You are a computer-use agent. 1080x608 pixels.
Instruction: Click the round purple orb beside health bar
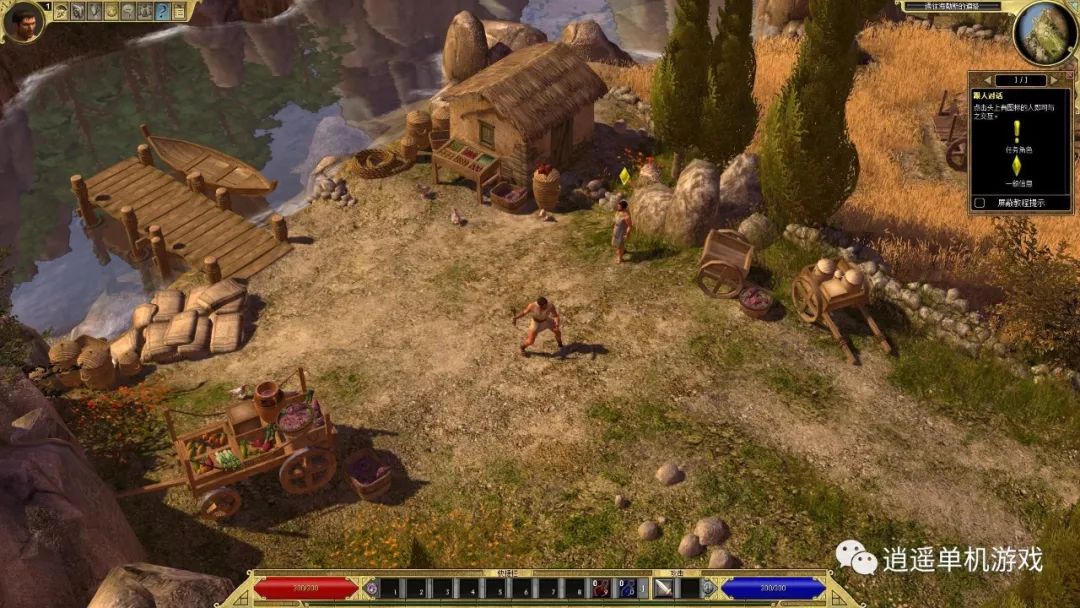click(372, 588)
